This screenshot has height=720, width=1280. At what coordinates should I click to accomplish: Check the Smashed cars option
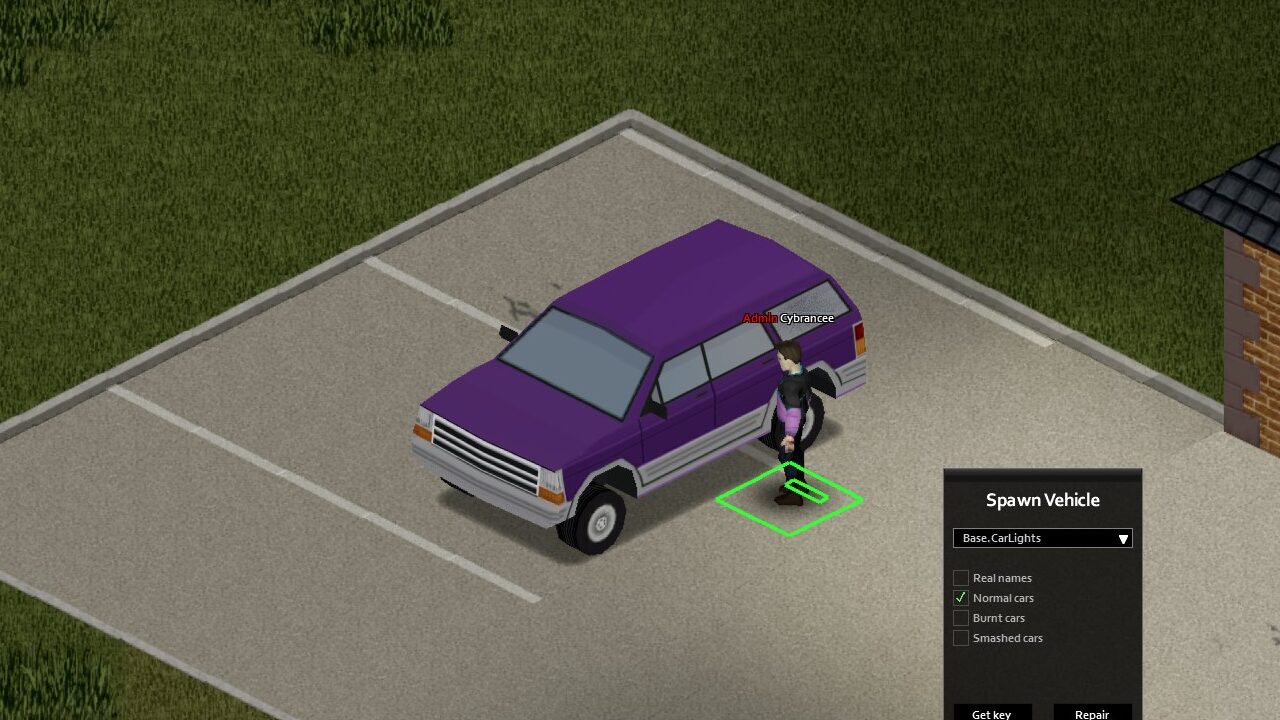point(961,638)
